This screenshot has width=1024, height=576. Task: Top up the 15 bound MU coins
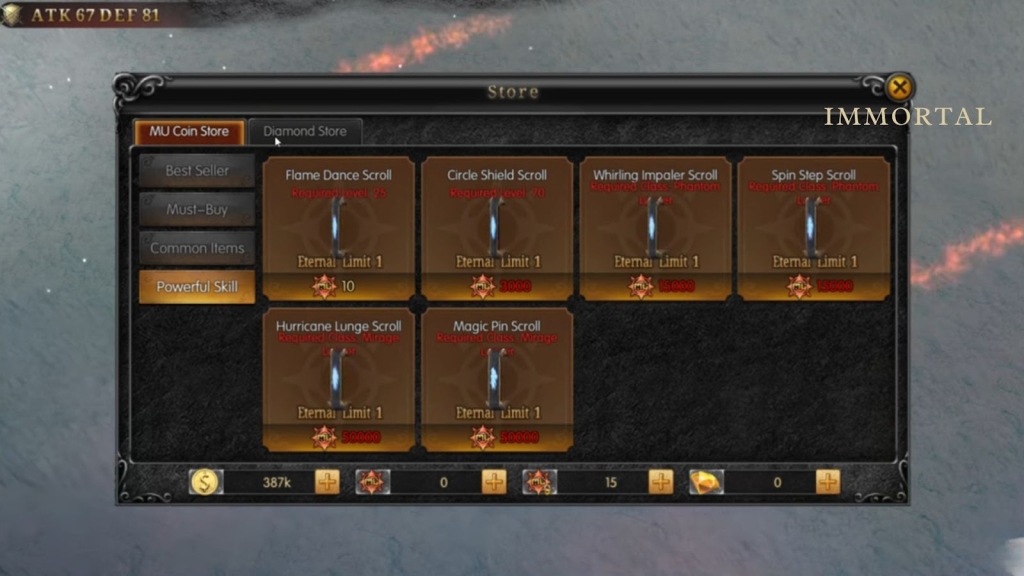(x=661, y=482)
